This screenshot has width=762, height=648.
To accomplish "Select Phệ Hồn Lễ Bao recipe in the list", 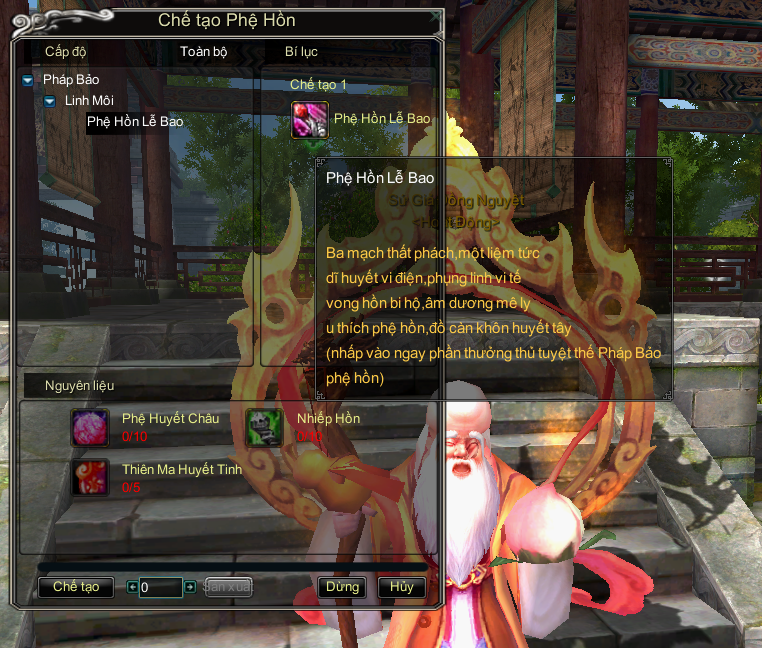I will (x=135, y=122).
